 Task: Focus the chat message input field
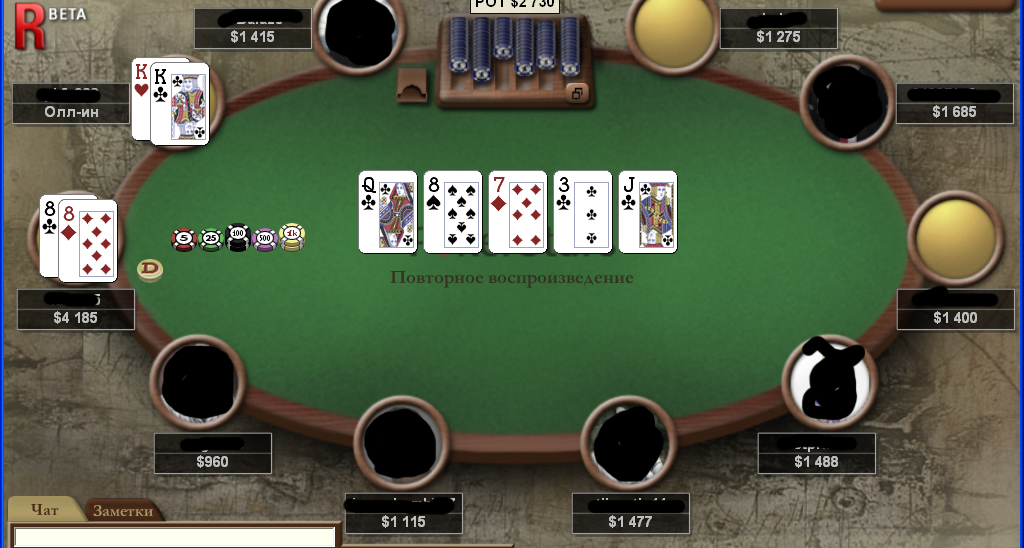(174, 537)
